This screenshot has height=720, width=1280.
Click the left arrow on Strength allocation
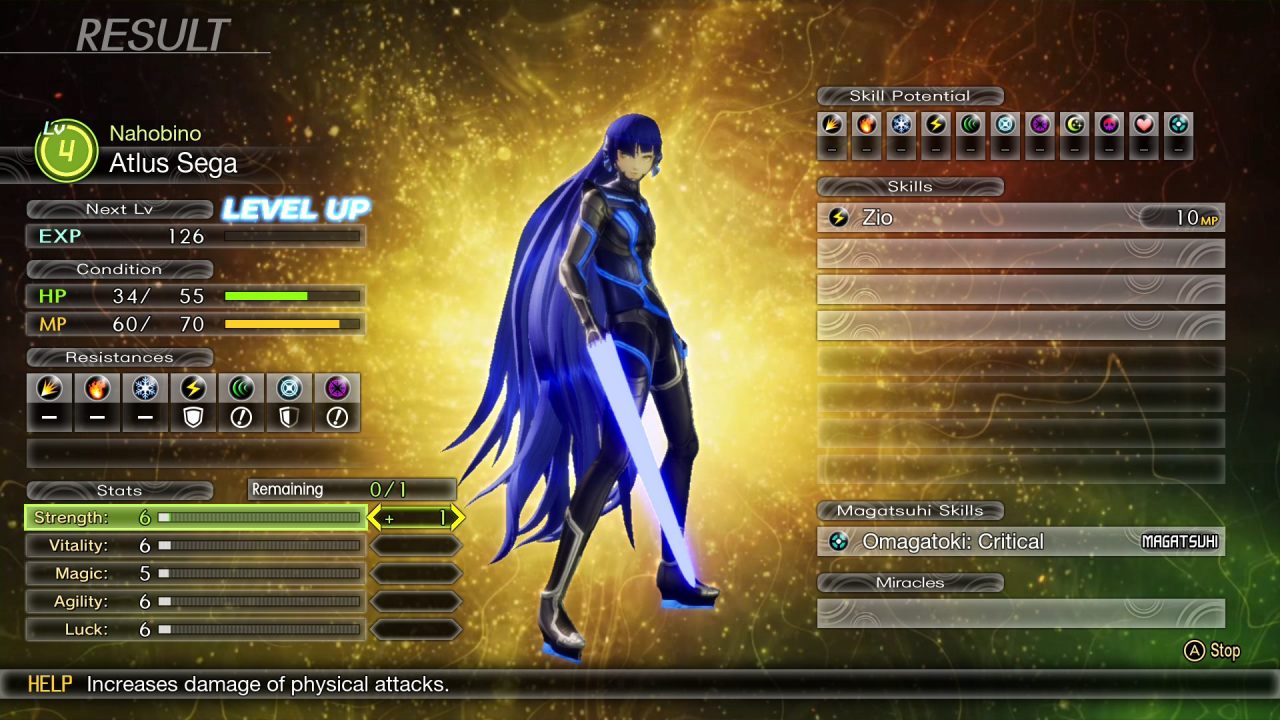coord(373,518)
